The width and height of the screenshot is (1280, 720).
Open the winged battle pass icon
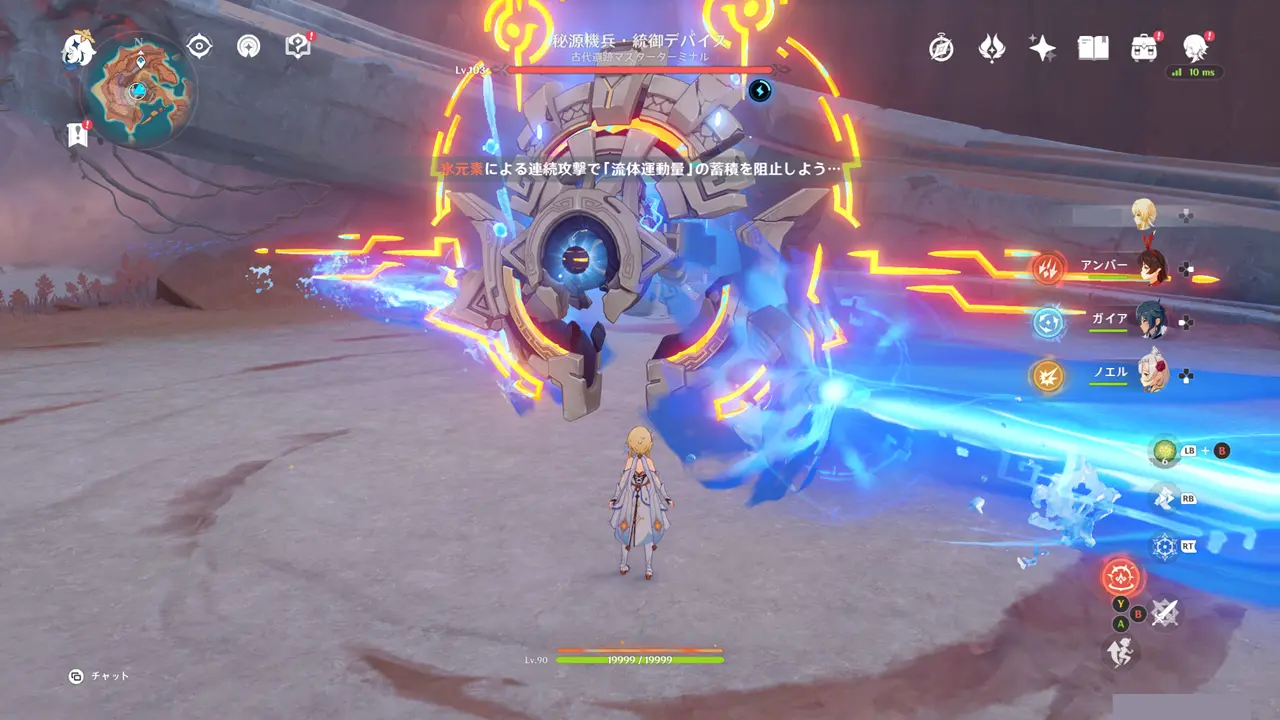(991, 48)
